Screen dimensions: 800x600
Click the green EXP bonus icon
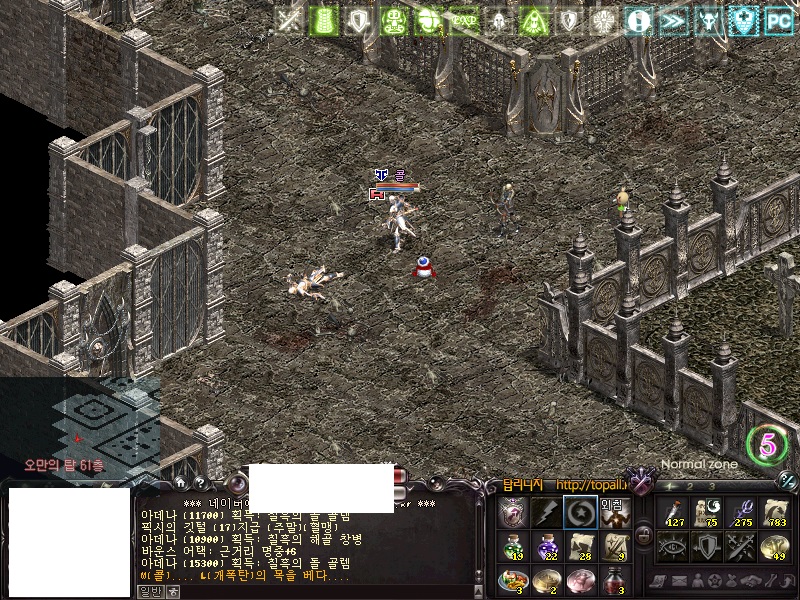(464, 20)
